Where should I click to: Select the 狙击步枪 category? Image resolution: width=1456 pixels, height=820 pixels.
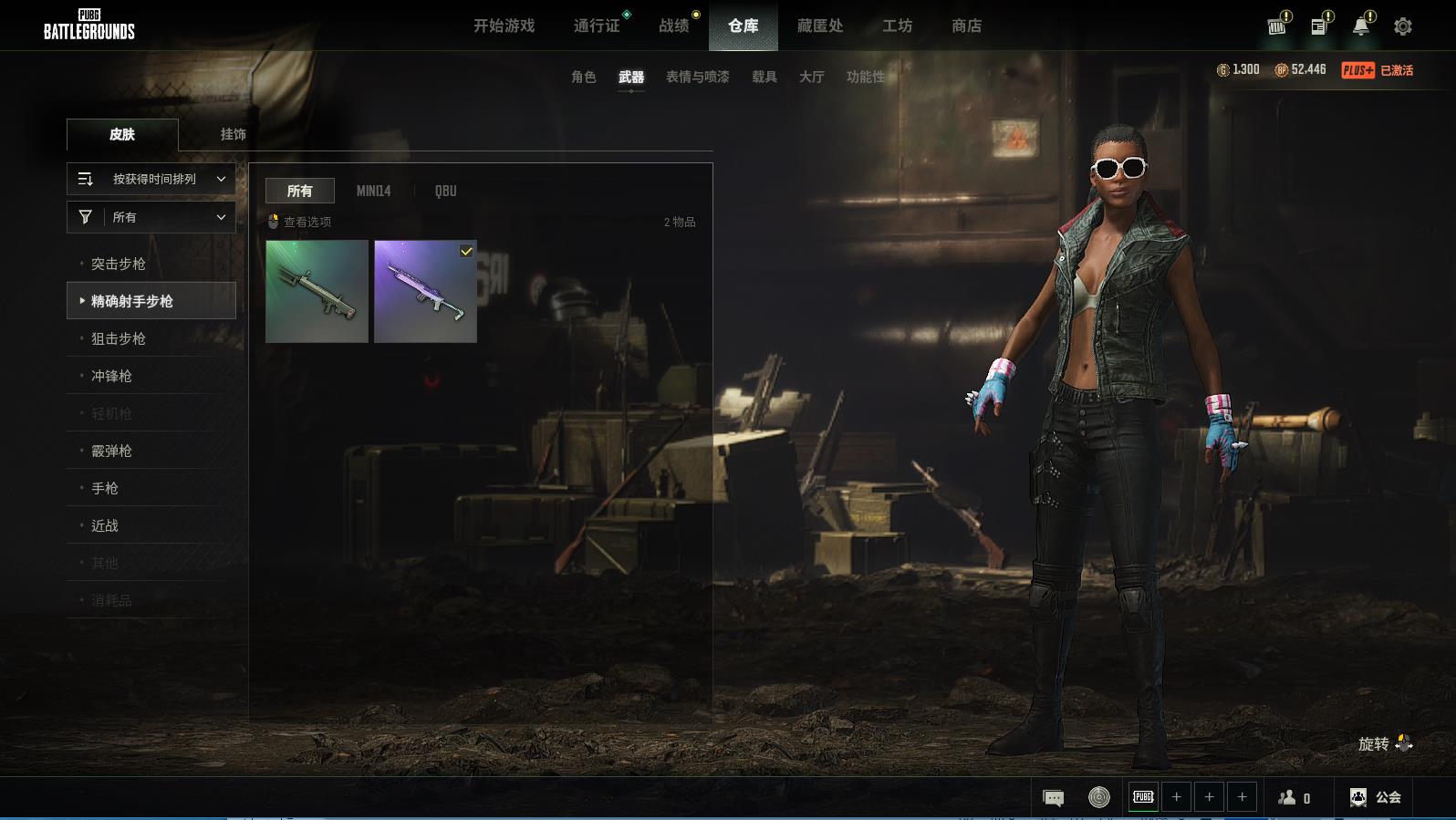(x=119, y=338)
